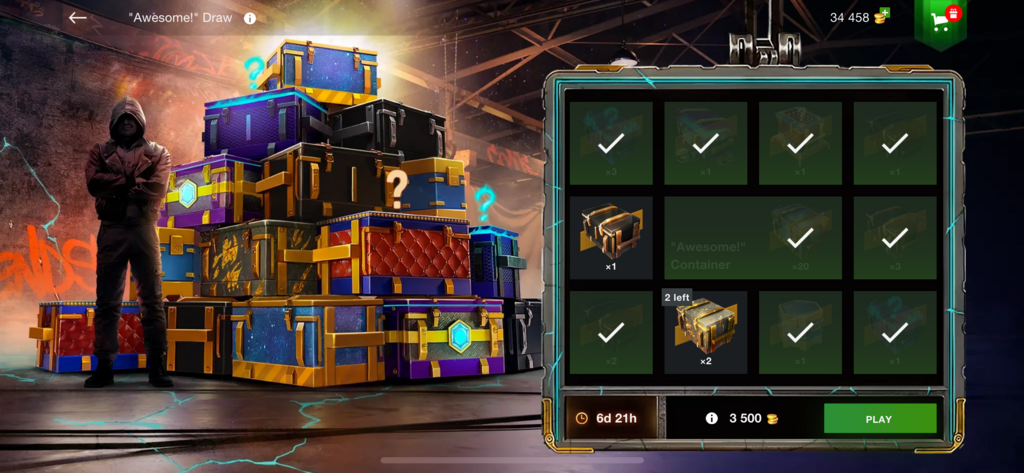1024x473 pixels.
Task: Add gold via the coin plus icon
Action: (x=881, y=16)
